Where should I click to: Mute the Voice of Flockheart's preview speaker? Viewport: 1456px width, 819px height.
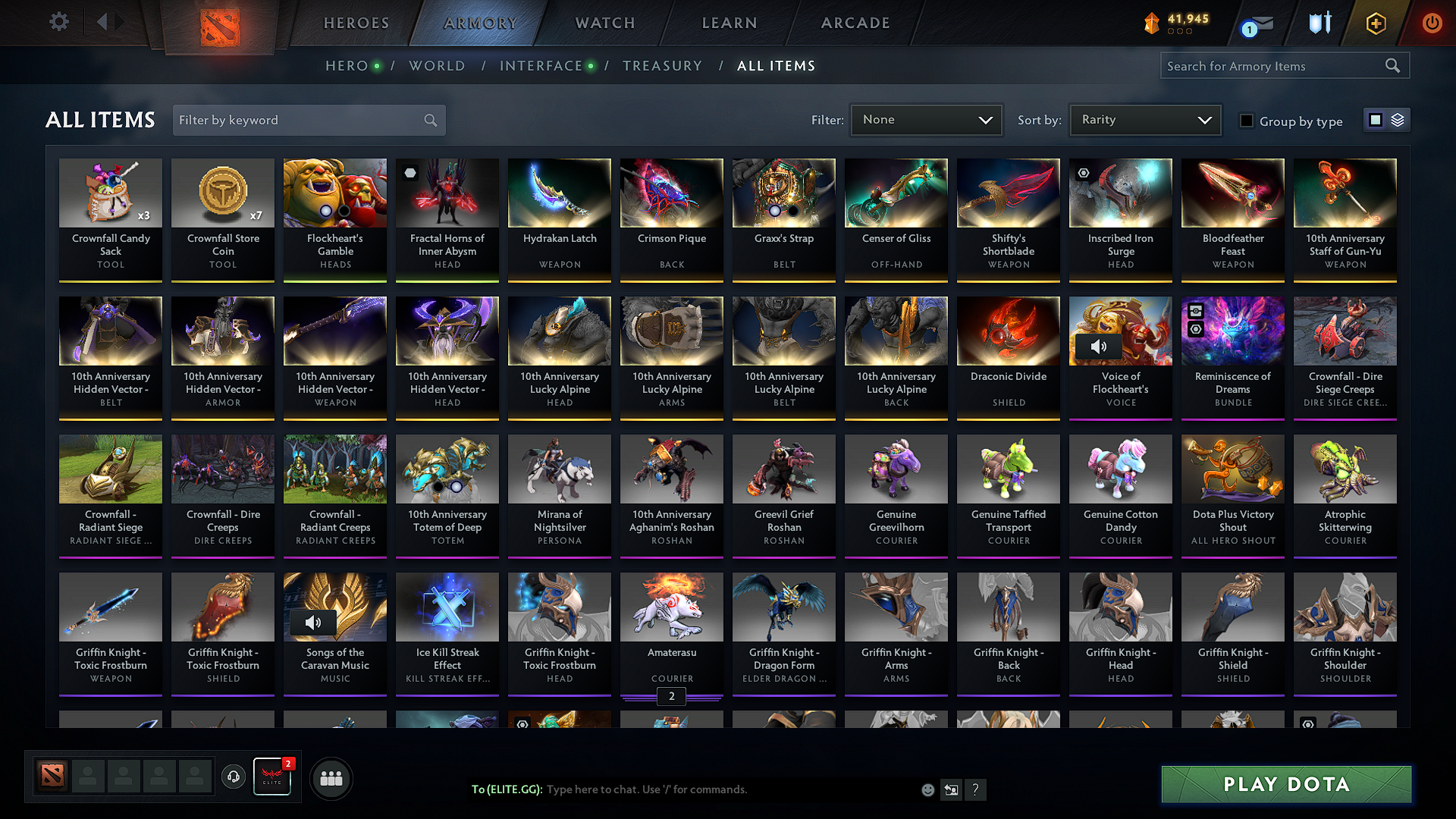(1098, 346)
